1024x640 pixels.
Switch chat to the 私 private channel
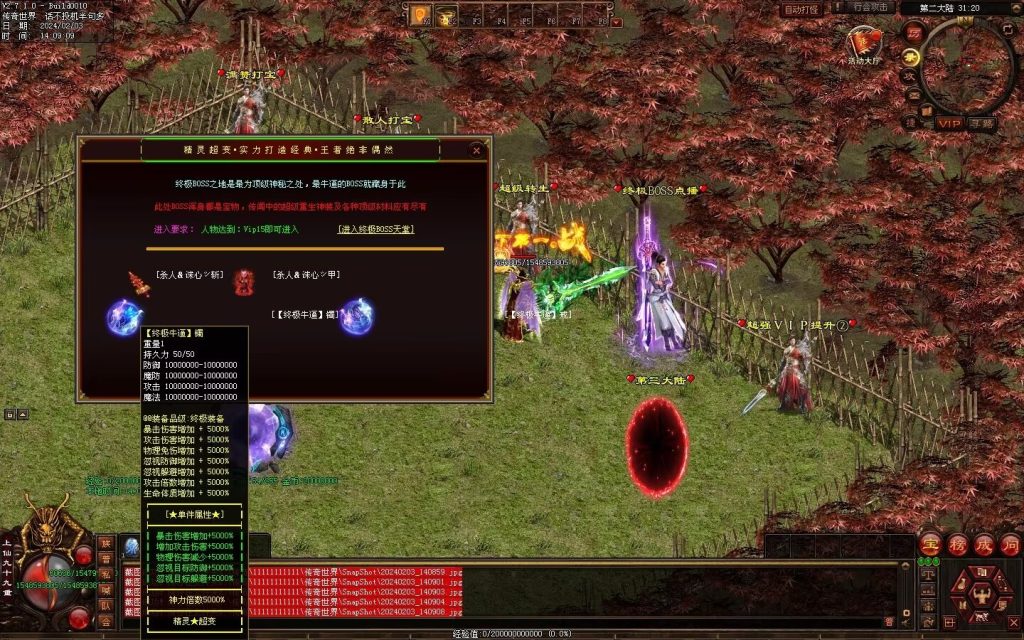point(105,575)
